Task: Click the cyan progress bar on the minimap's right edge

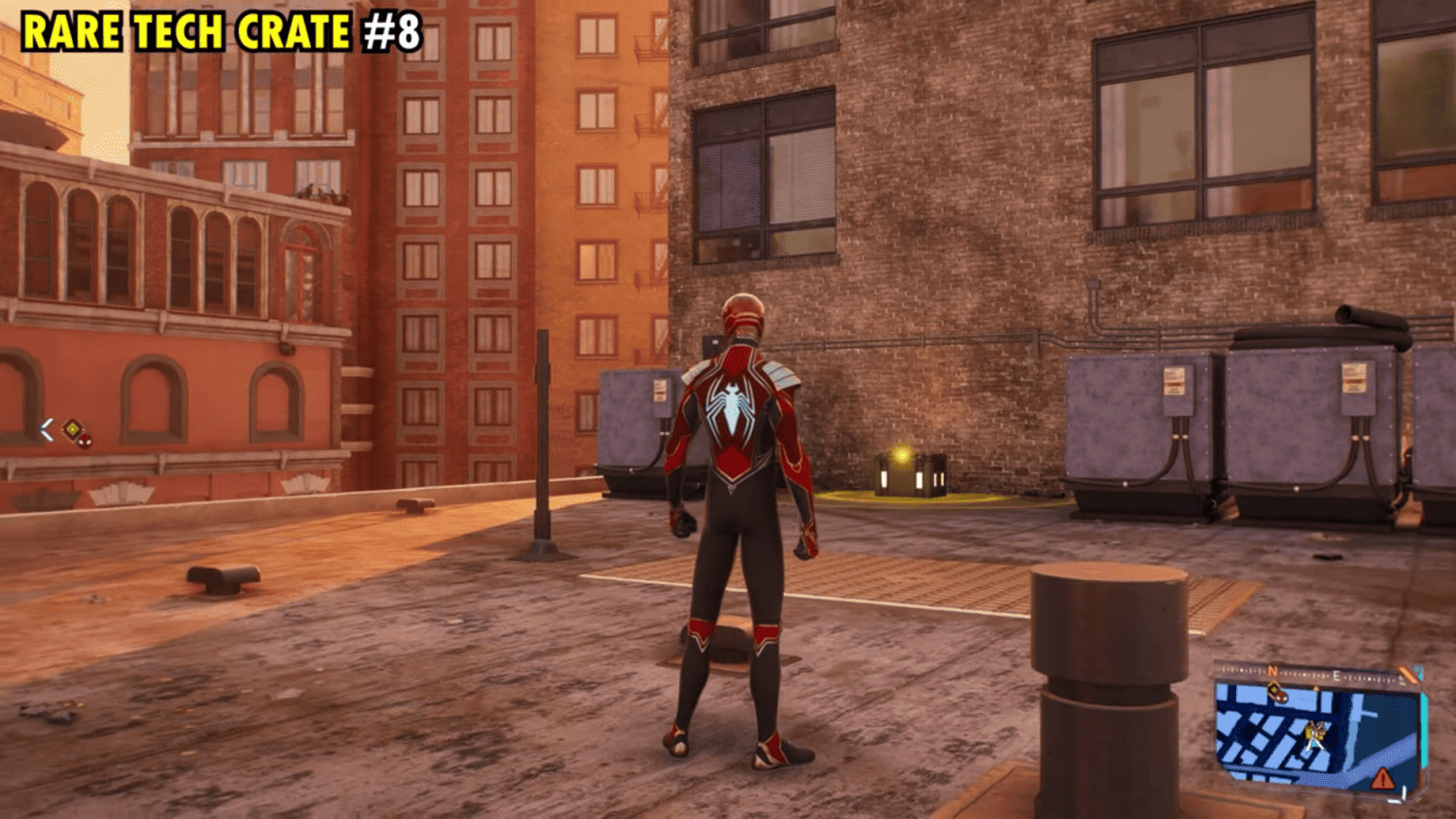Action: (x=1424, y=731)
